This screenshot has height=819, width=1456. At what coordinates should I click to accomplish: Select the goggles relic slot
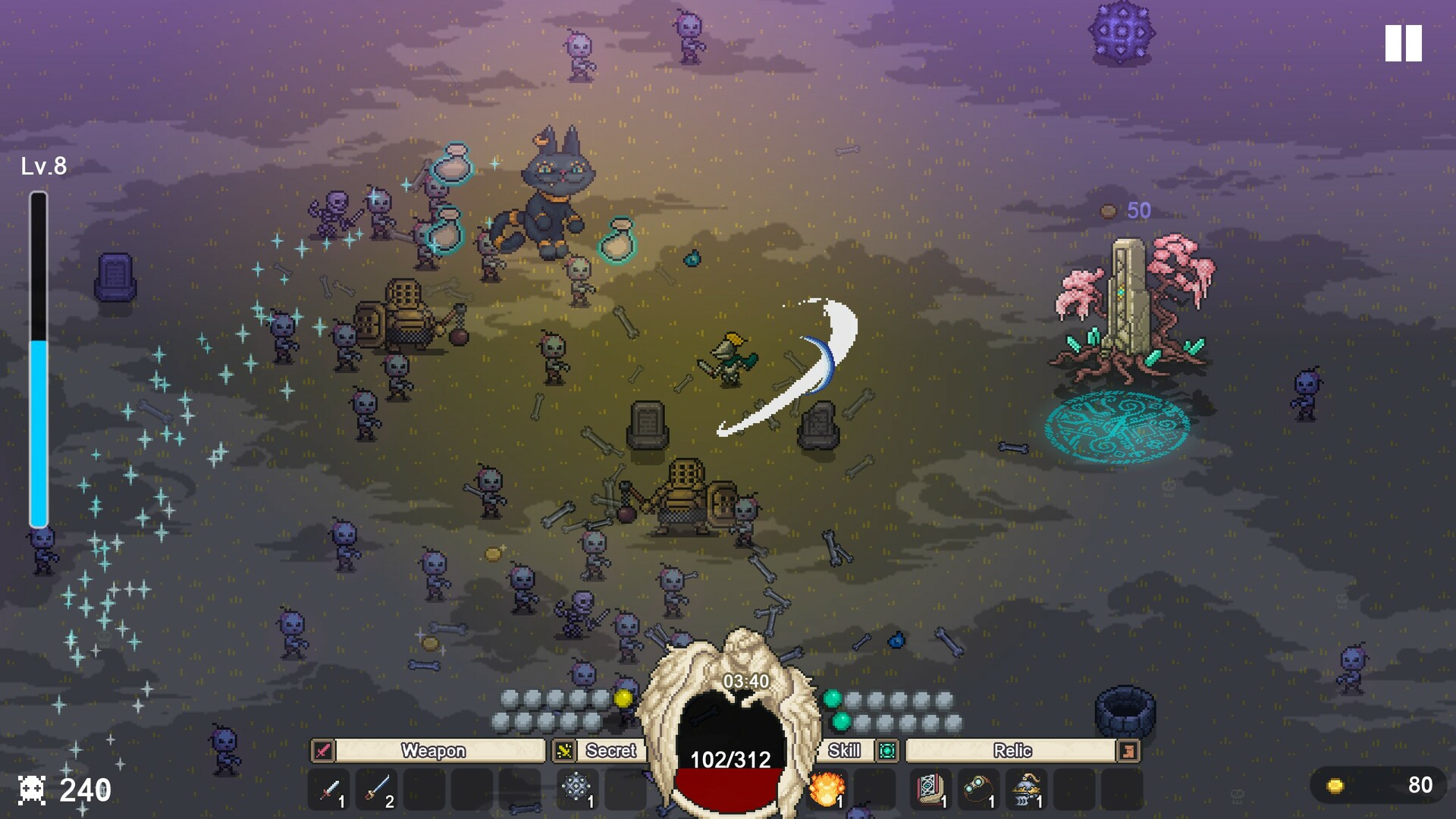coord(978,789)
